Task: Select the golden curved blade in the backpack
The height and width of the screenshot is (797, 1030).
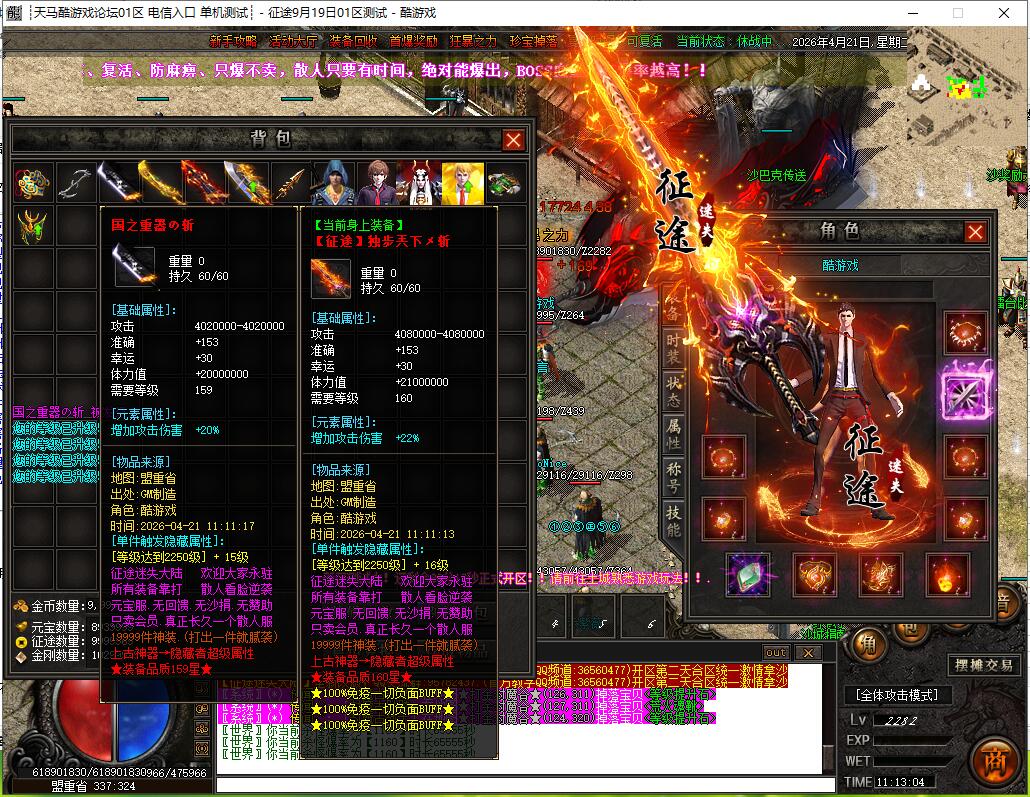Action: 160,183
